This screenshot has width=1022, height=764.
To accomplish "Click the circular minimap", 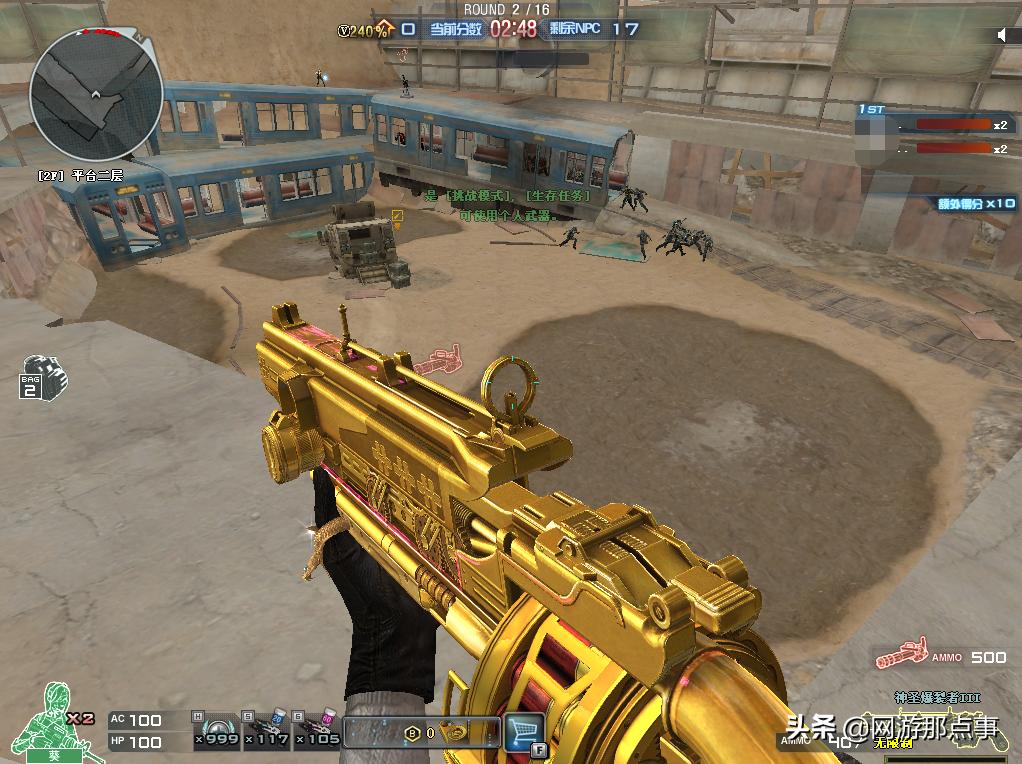I will [x=96, y=95].
